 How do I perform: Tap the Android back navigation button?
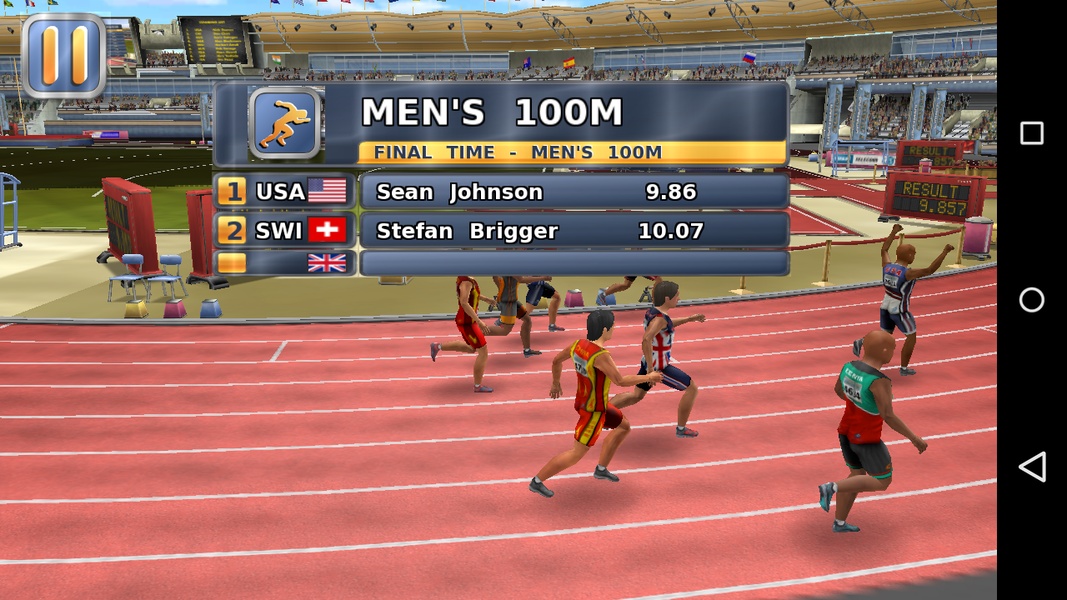point(1031,467)
